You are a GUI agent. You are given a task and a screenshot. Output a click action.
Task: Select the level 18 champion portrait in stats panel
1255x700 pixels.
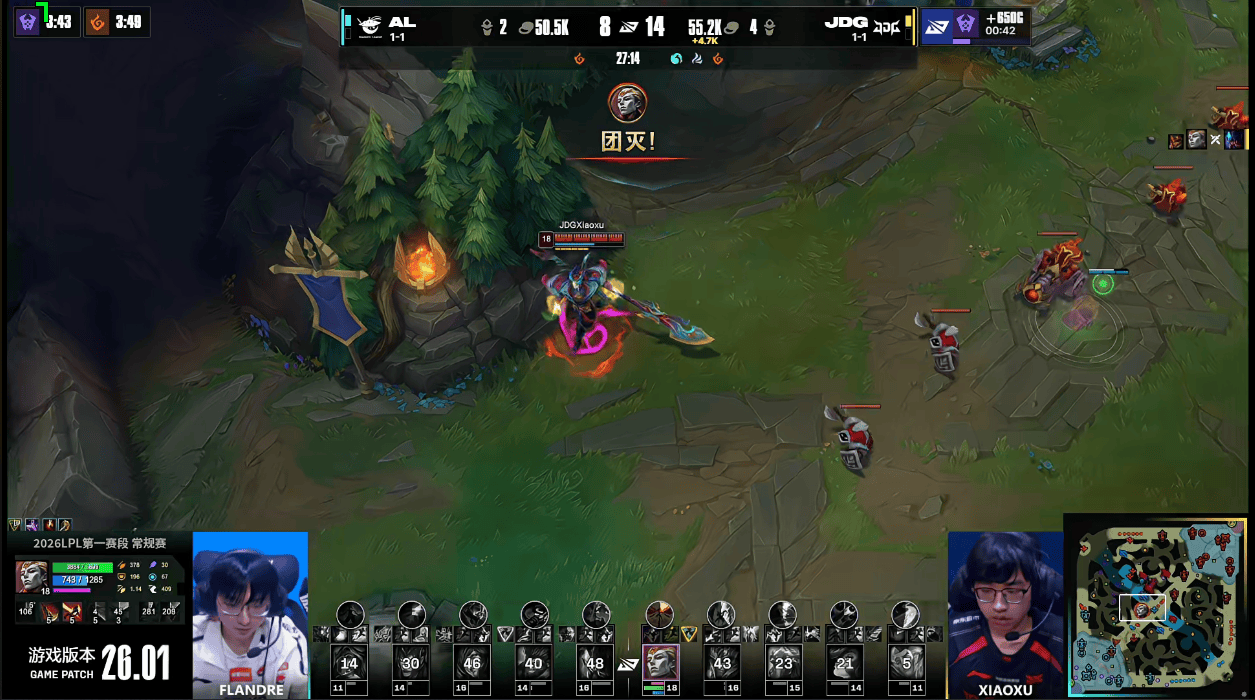[31, 577]
